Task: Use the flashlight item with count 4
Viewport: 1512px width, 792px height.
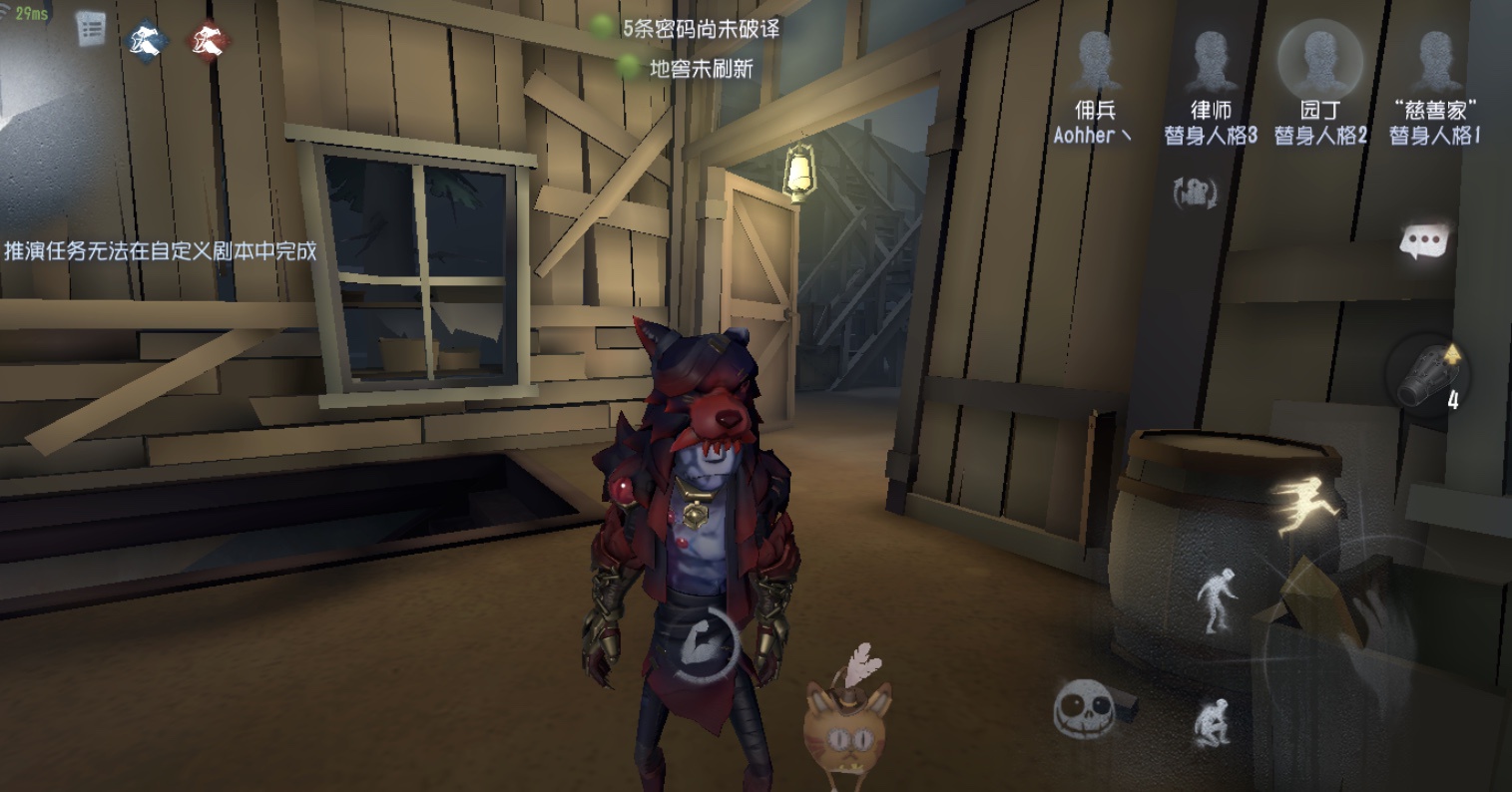Action: click(x=1425, y=377)
